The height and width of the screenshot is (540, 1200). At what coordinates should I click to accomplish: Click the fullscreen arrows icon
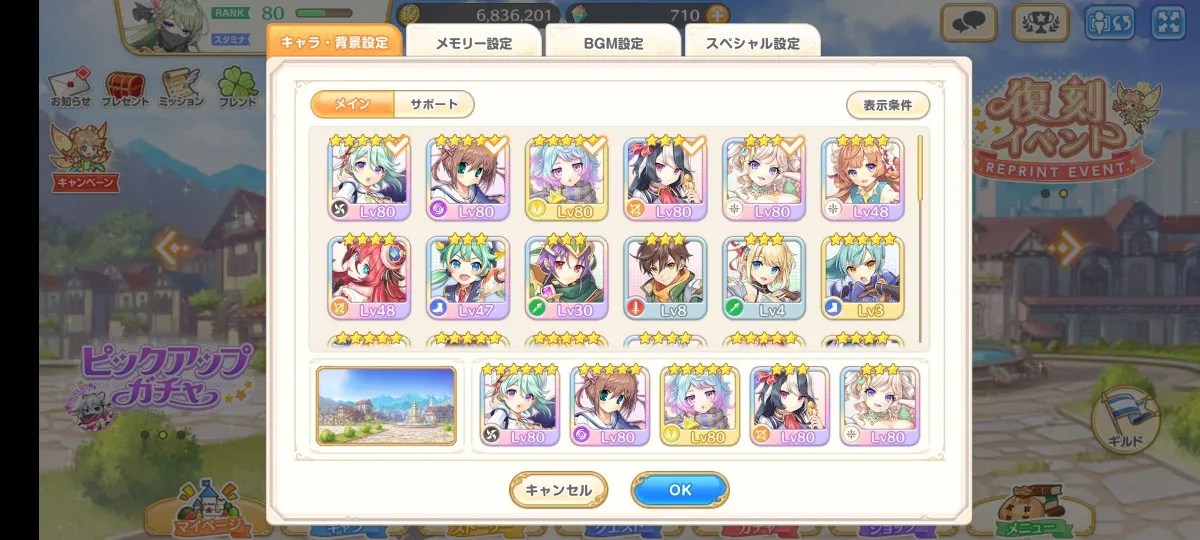[1167, 22]
